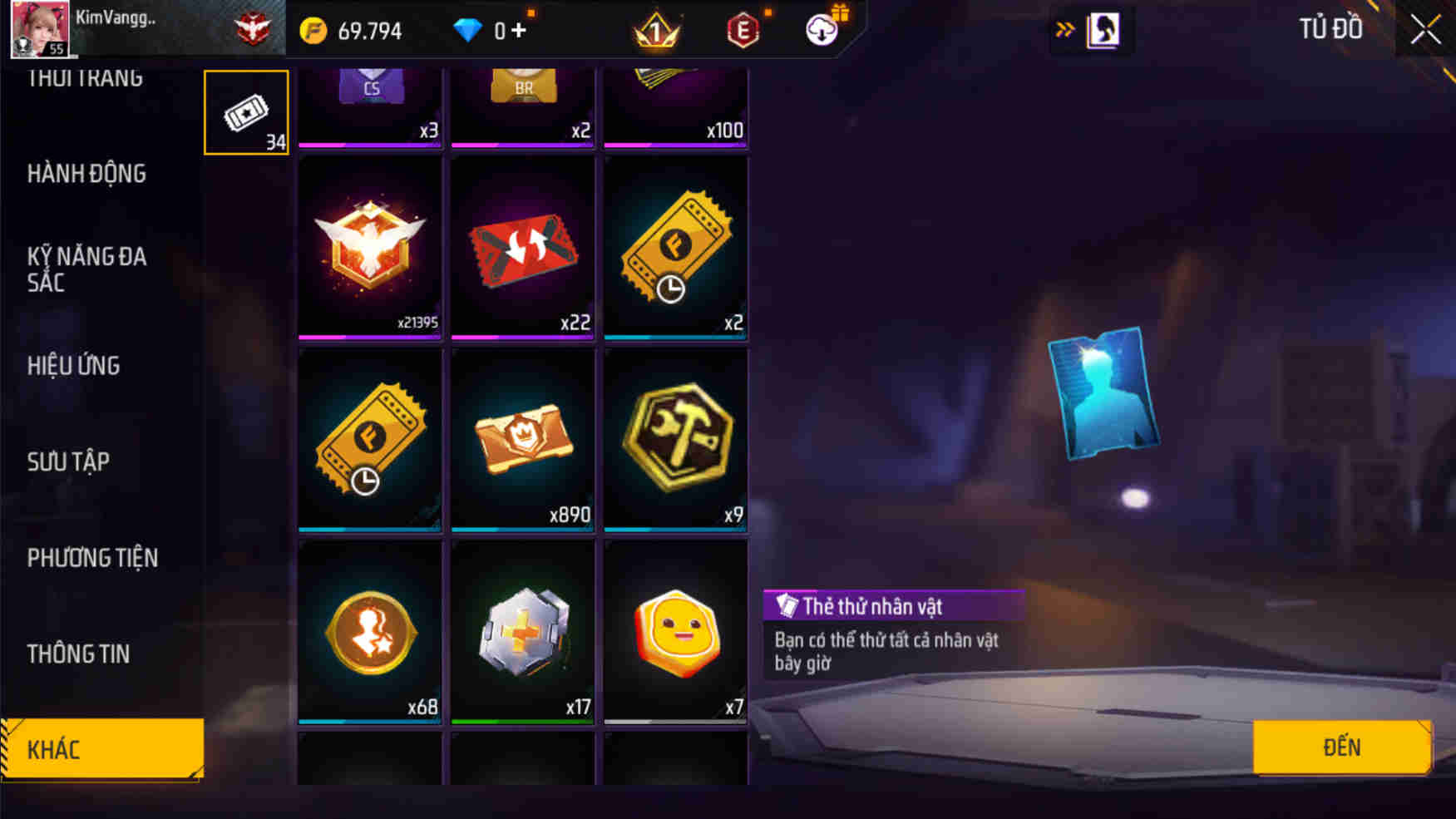Select the golden hammer repair item x9
The image size is (1456, 819).
676,438
